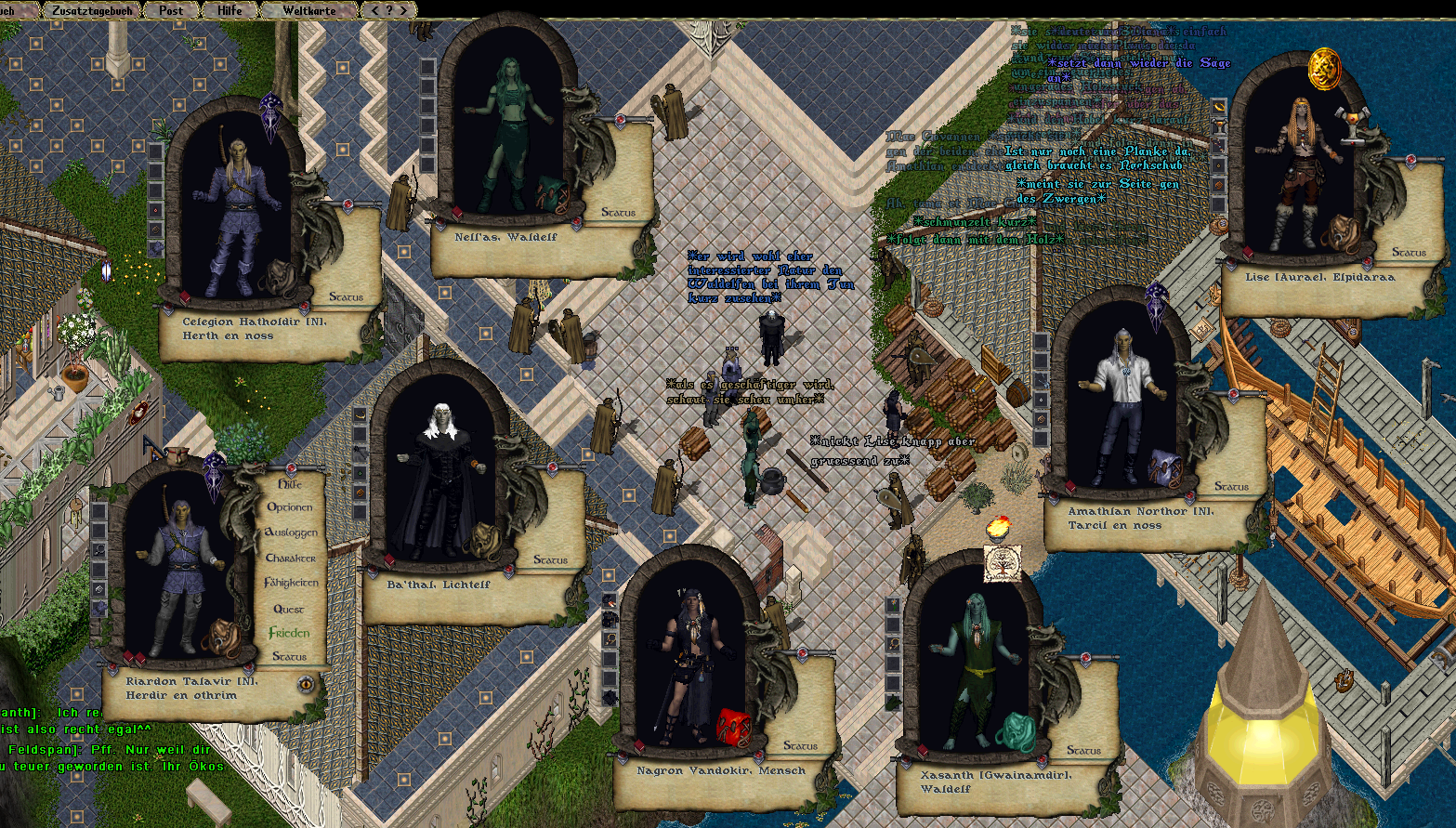Show Status on Celegion Hatholdir's paperdoll
Screen dimensions: 1456x828
[x=346, y=297]
